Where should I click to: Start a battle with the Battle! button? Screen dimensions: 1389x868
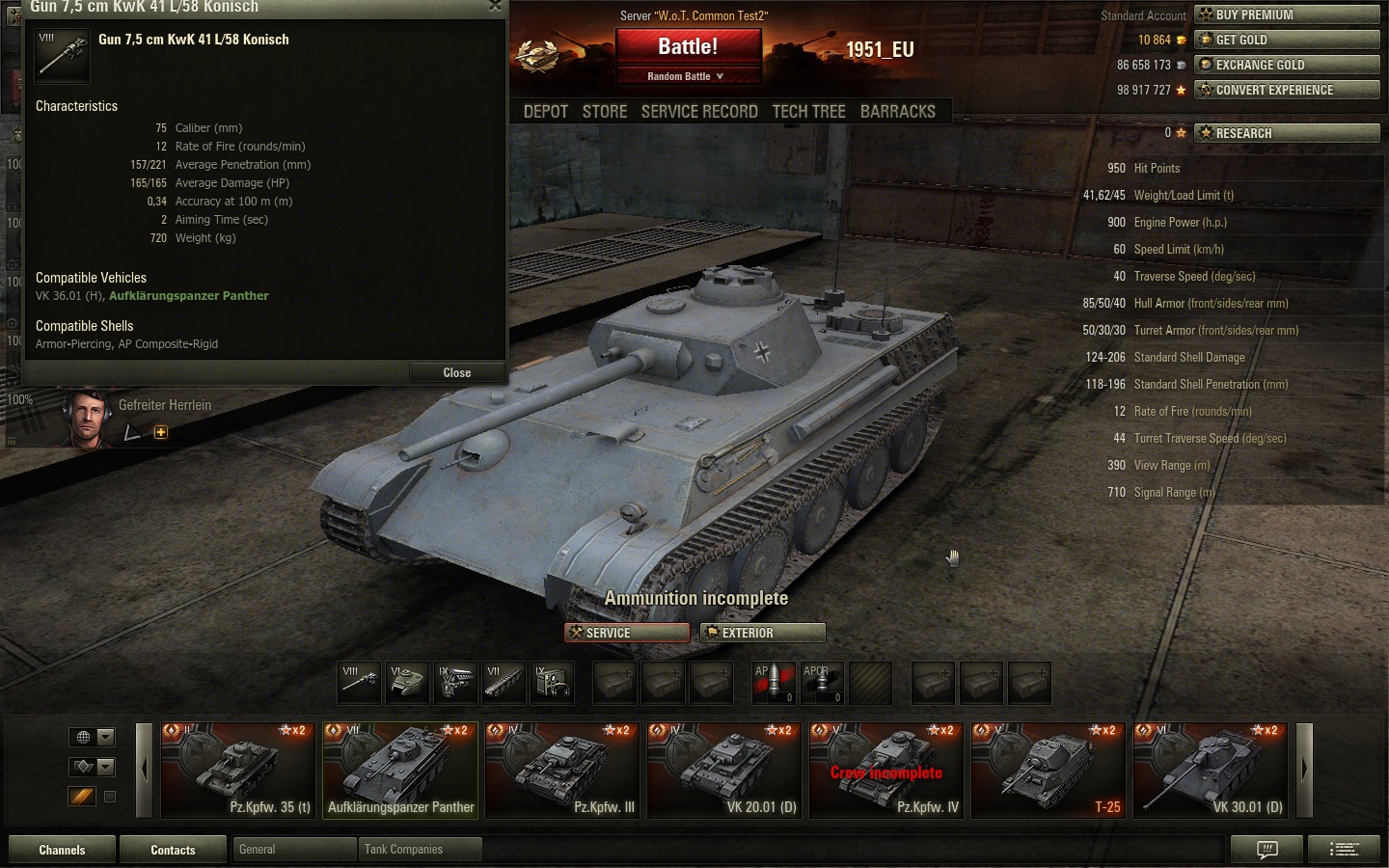(688, 46)
